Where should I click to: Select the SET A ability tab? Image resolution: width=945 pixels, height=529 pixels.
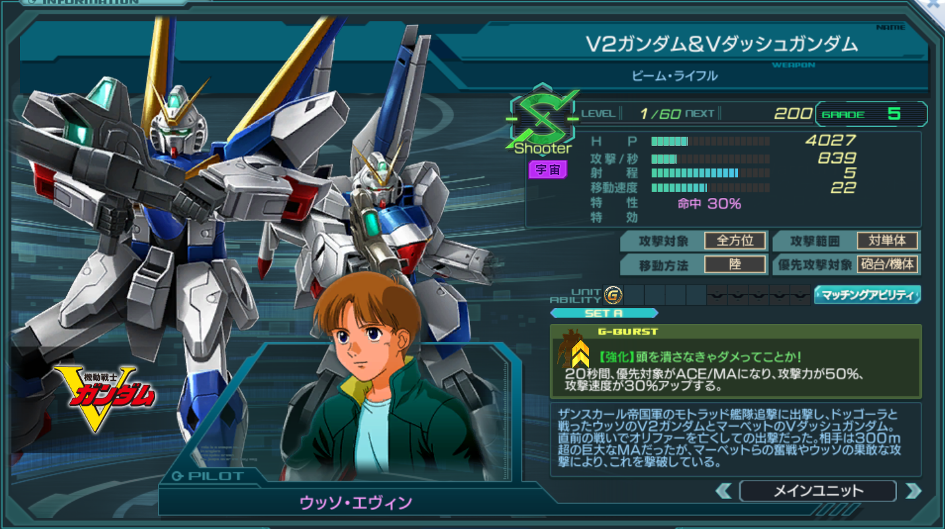point(603,313)
